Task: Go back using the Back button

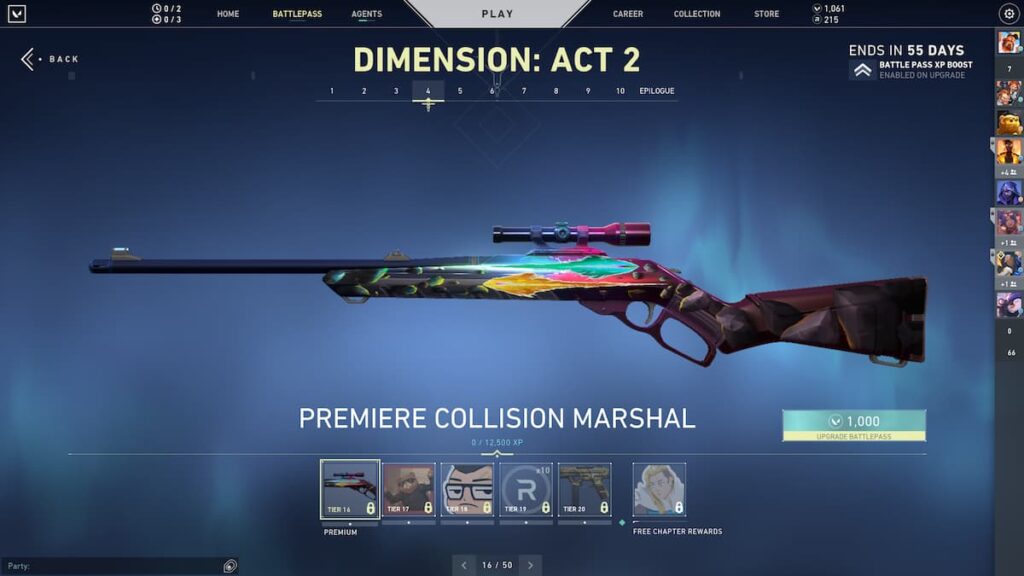Action: 52,59
